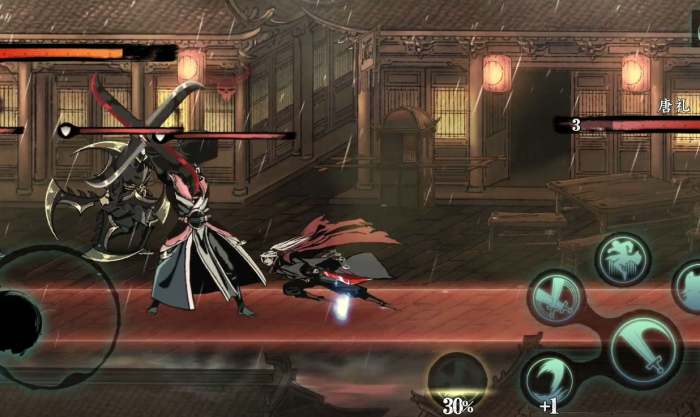Activate the 30% charged ultimate orb
This screenshot has height=417, width=700.
pyautogui.click(x=457, y=382)
